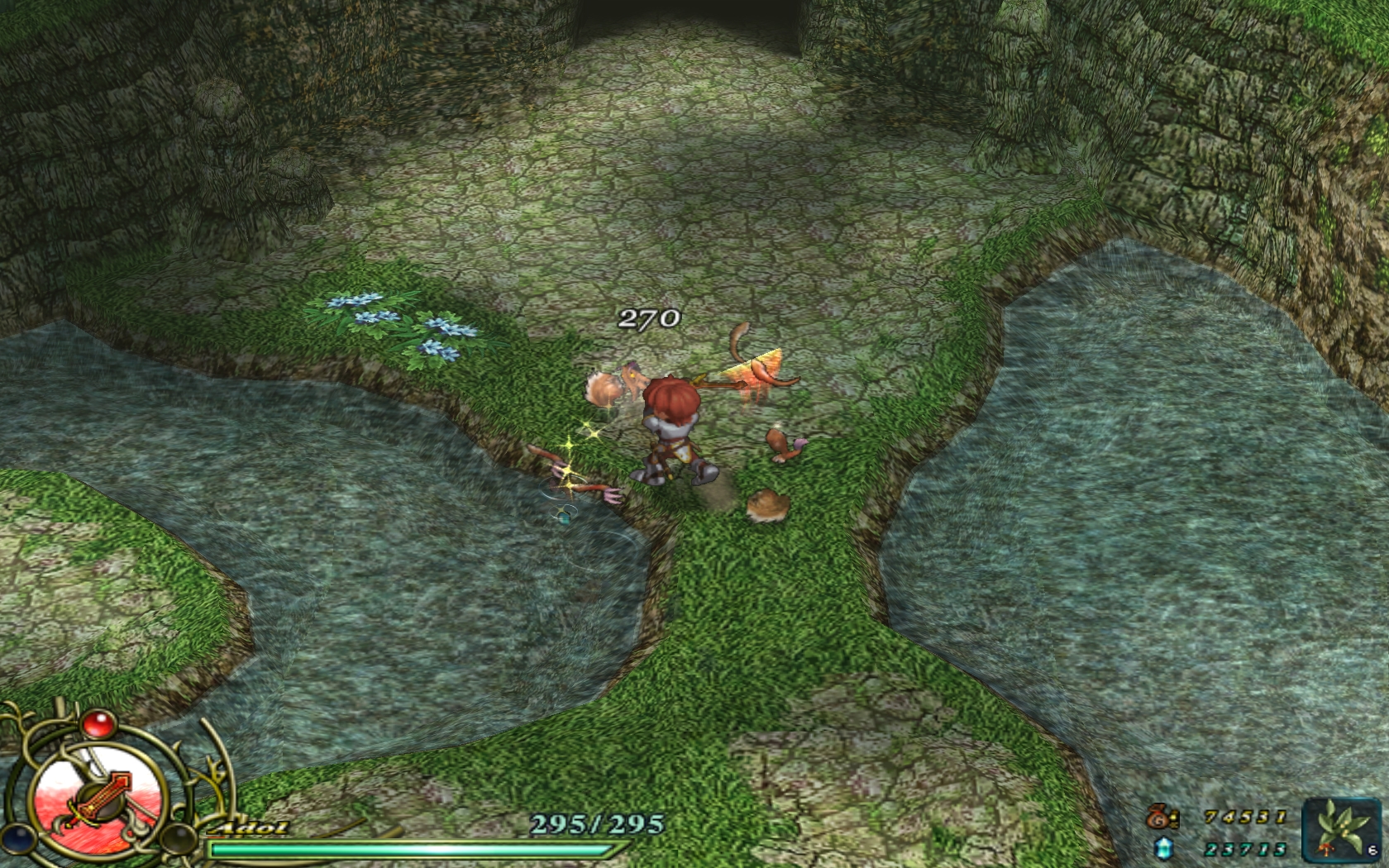Viewport: 1389px width, 868px height.
Task: Click the red orb on the sword emblem
Action: (98, 724)
